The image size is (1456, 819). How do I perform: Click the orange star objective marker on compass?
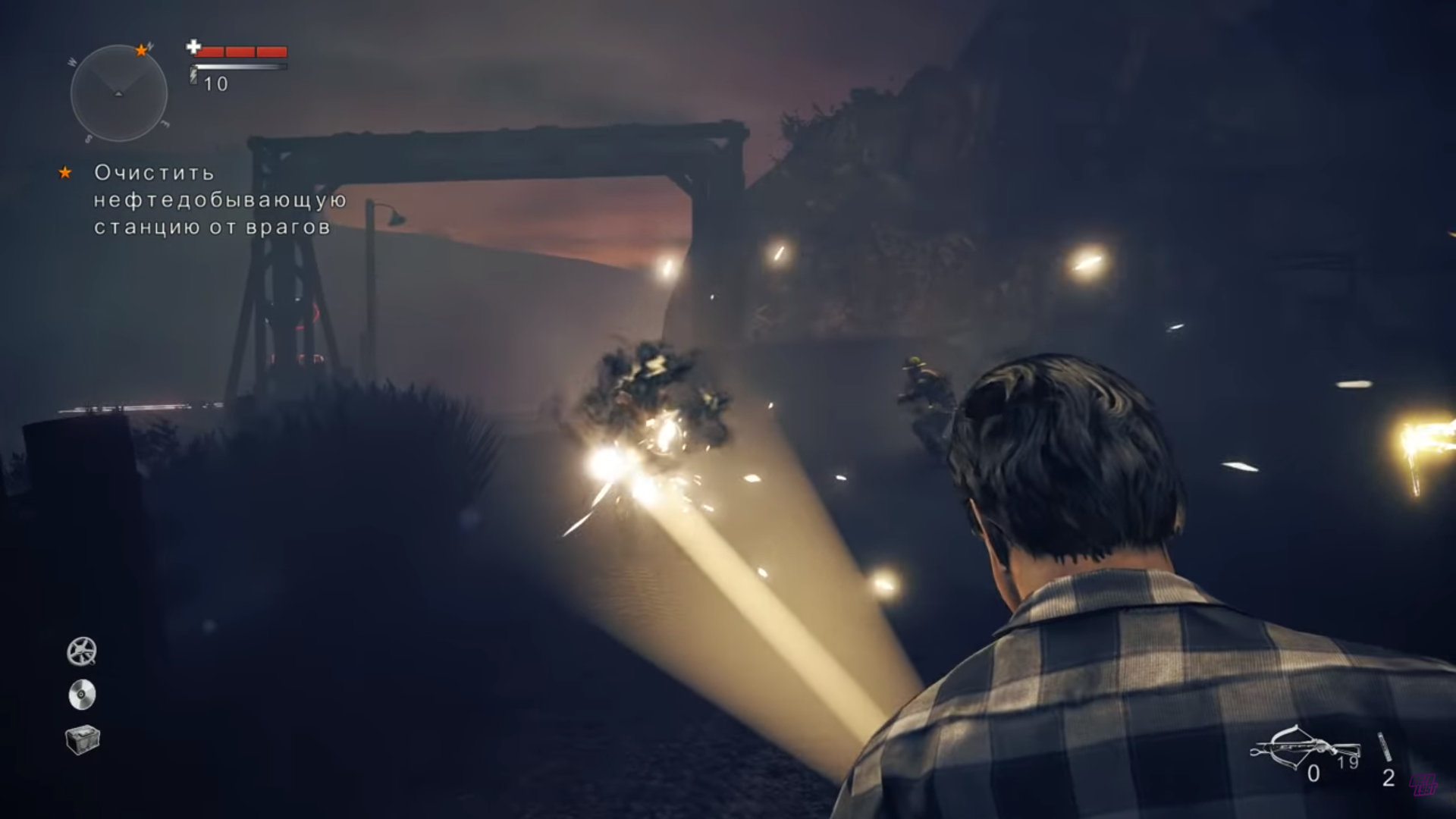point(141,51)
